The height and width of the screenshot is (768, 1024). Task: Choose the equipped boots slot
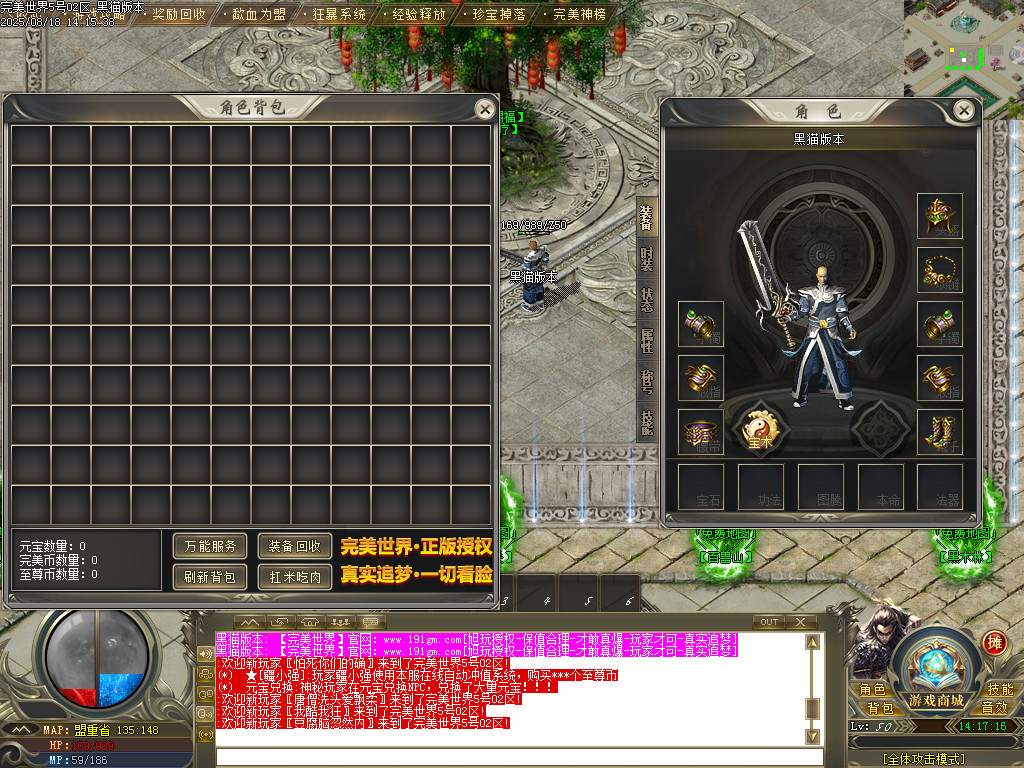tap(939, 432)
